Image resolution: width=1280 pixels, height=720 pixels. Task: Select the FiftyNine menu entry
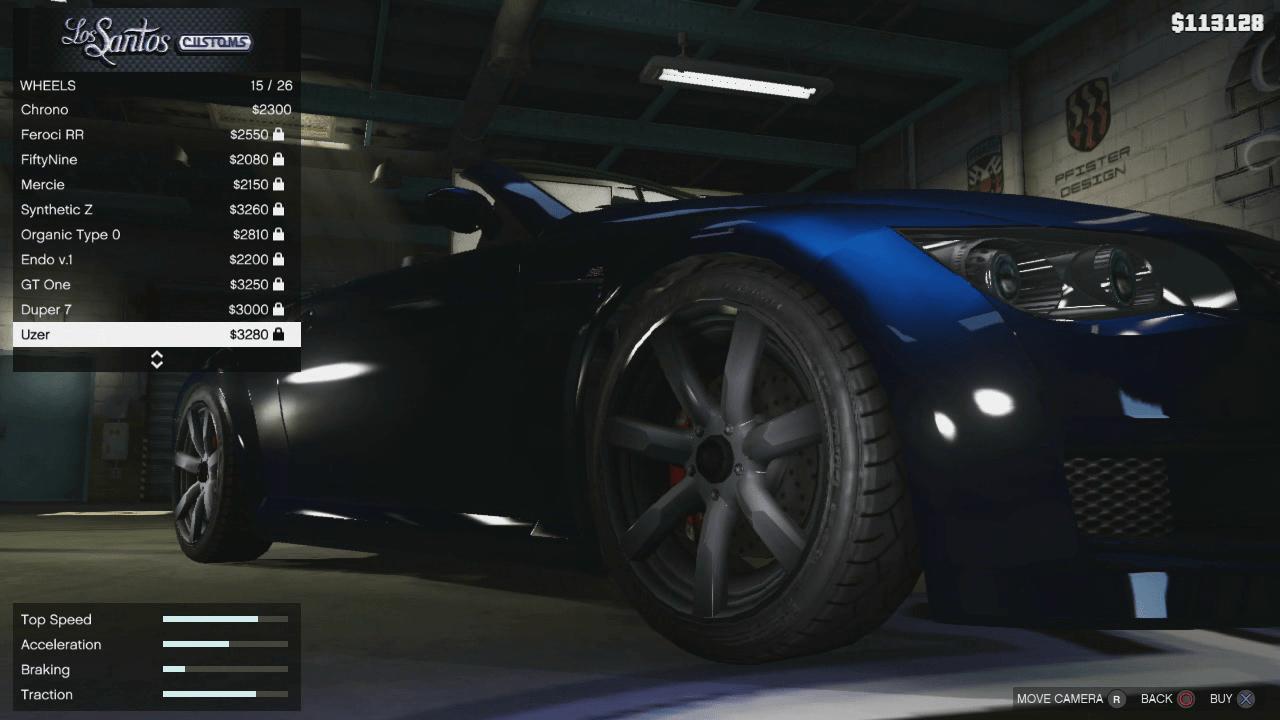[100, 159]
